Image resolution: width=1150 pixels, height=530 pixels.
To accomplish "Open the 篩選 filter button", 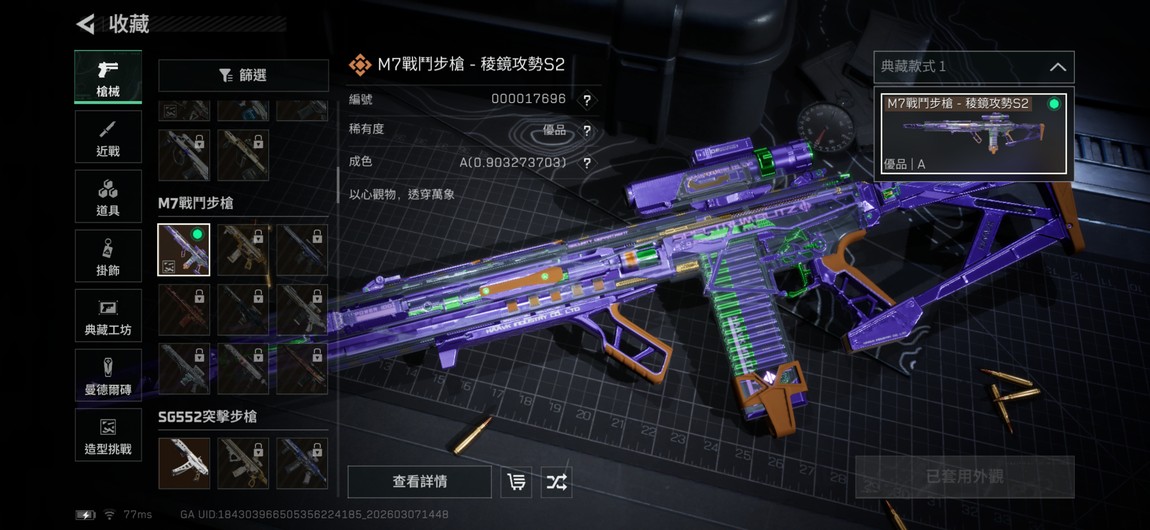I will pos(243,75).
